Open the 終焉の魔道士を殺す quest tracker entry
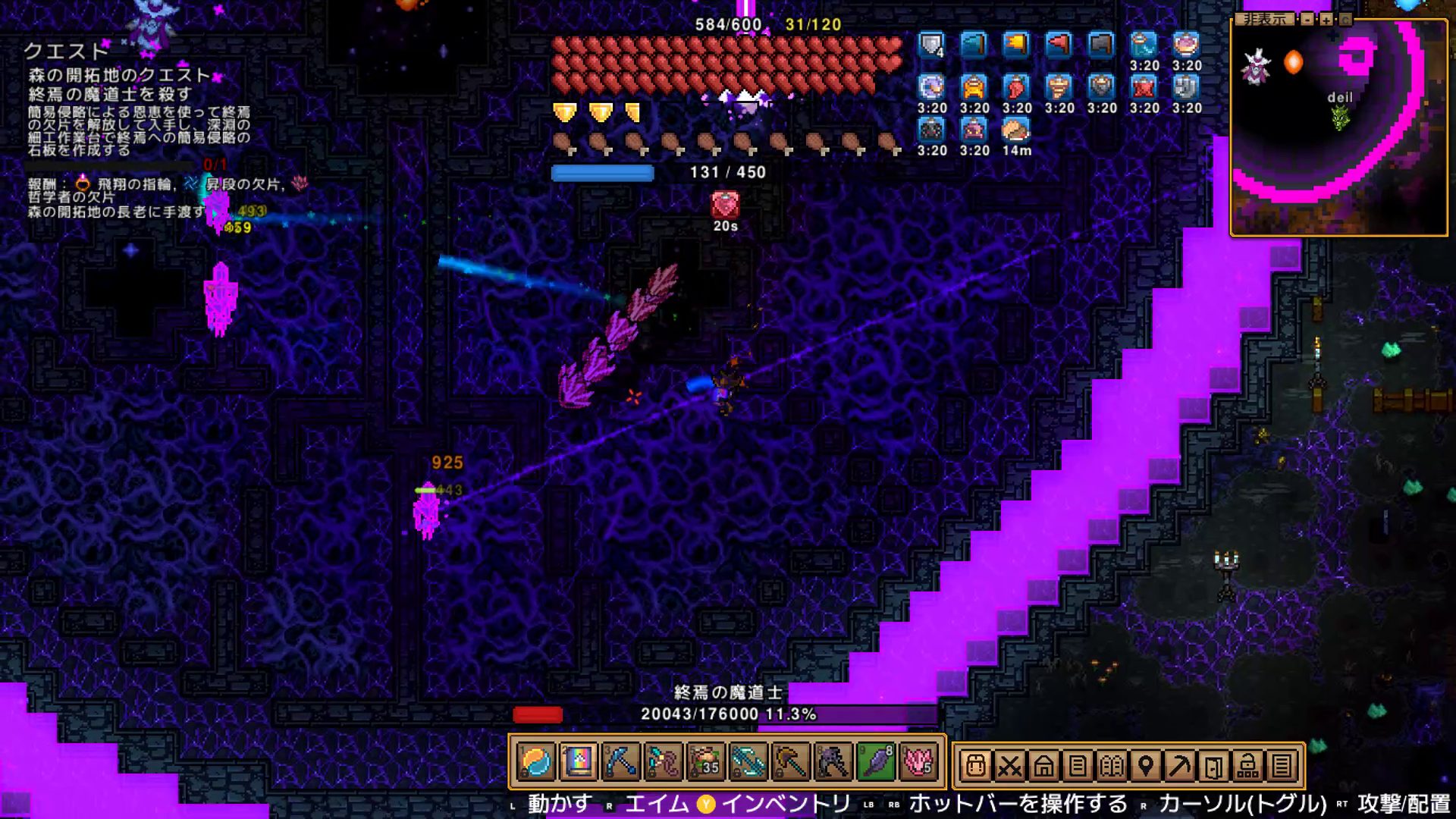This screenshot has width=1456, height=819. [x=110, y=94]
